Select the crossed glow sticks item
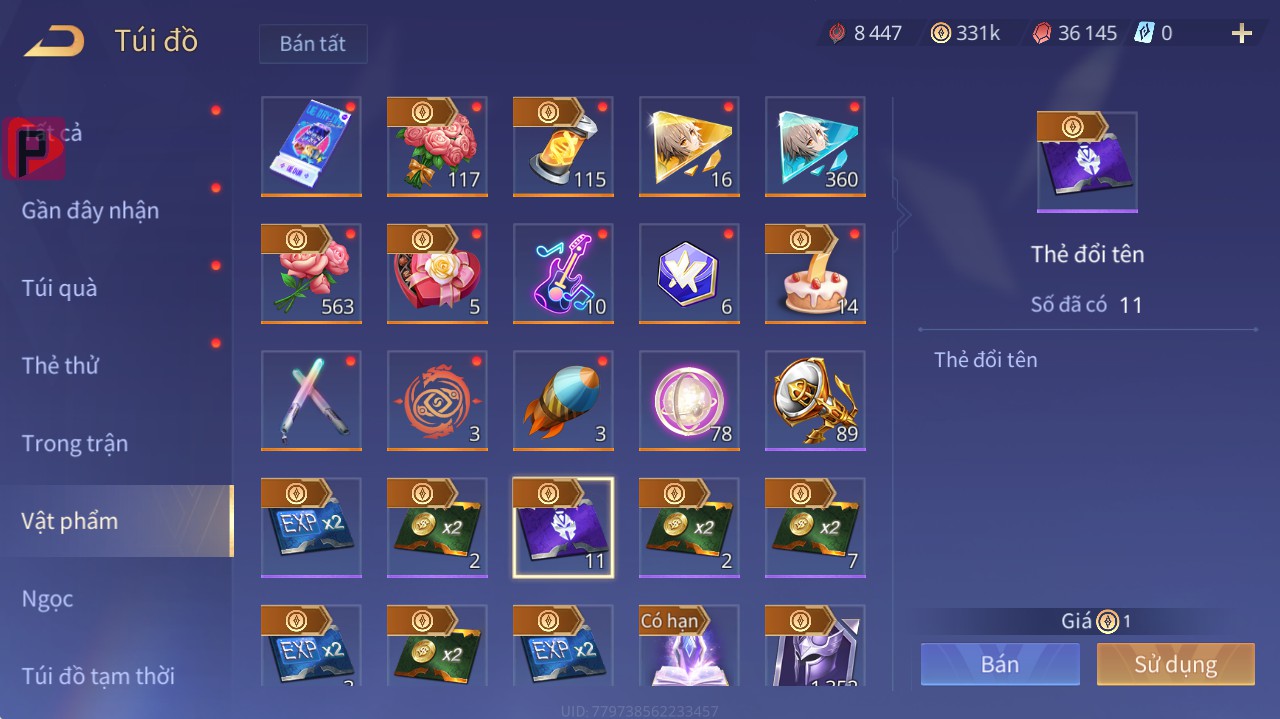The width and height of the screenshot is (1280, 719). (x=311, y=400)
